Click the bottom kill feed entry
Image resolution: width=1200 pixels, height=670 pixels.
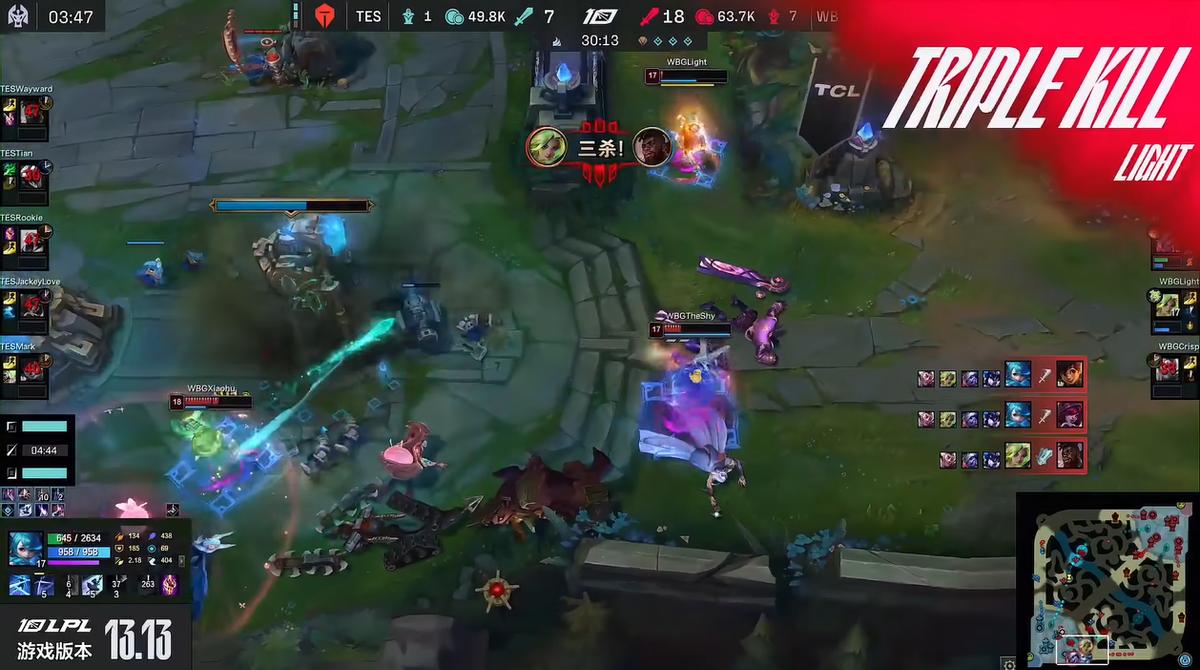tap(1012, 458)
